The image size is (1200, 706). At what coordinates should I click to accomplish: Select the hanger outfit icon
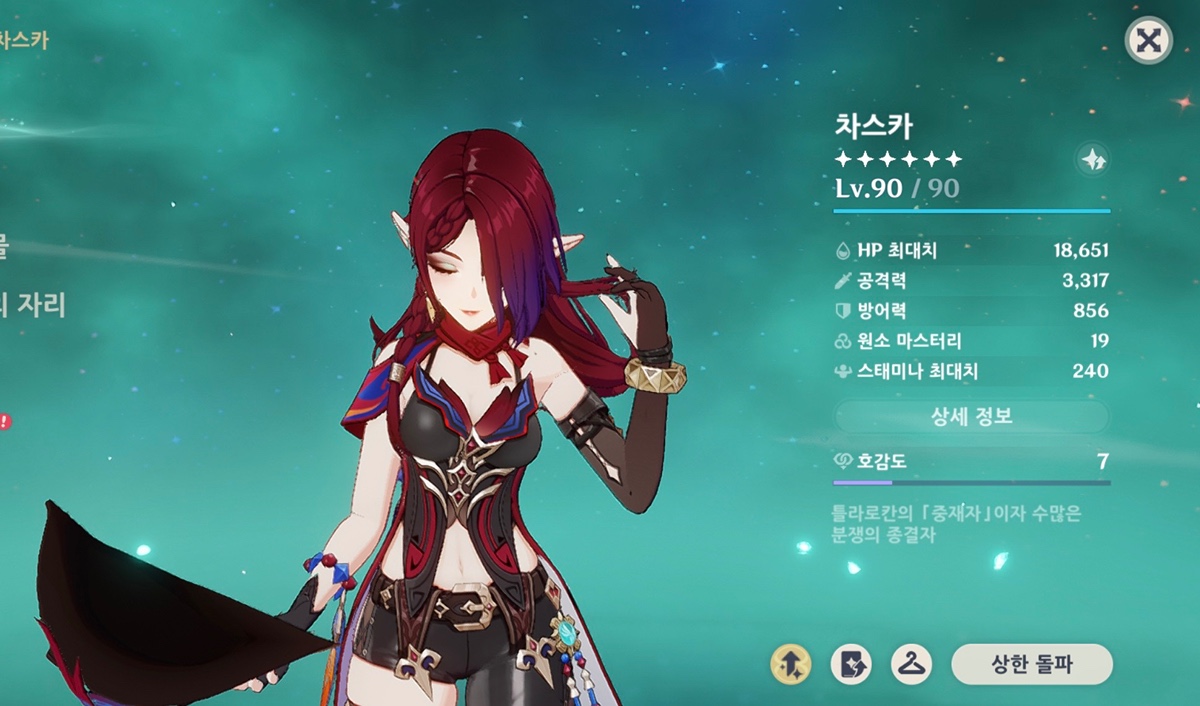[x=911, y=664]
